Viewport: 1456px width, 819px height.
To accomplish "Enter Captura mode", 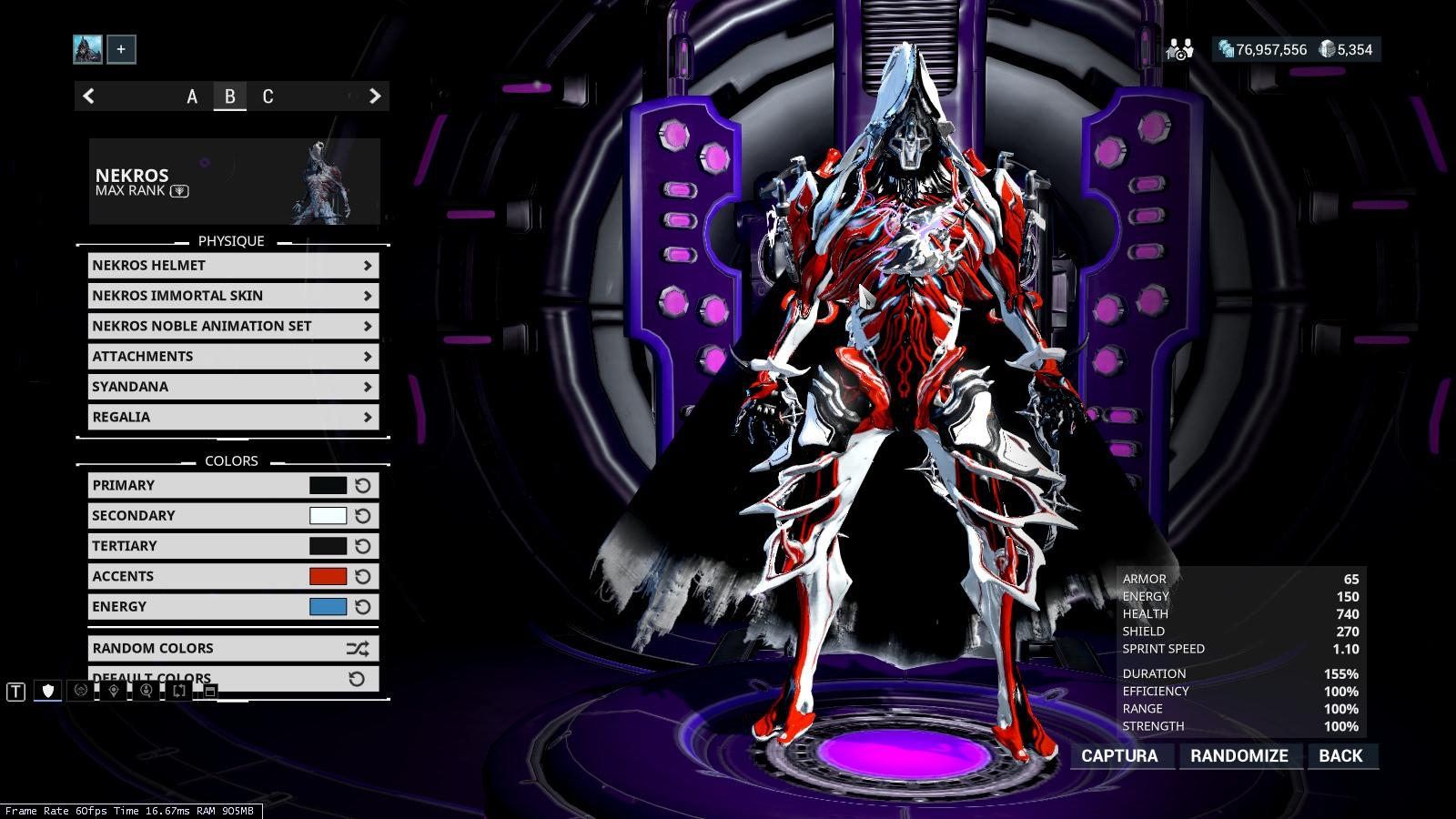I will 1119,756.
